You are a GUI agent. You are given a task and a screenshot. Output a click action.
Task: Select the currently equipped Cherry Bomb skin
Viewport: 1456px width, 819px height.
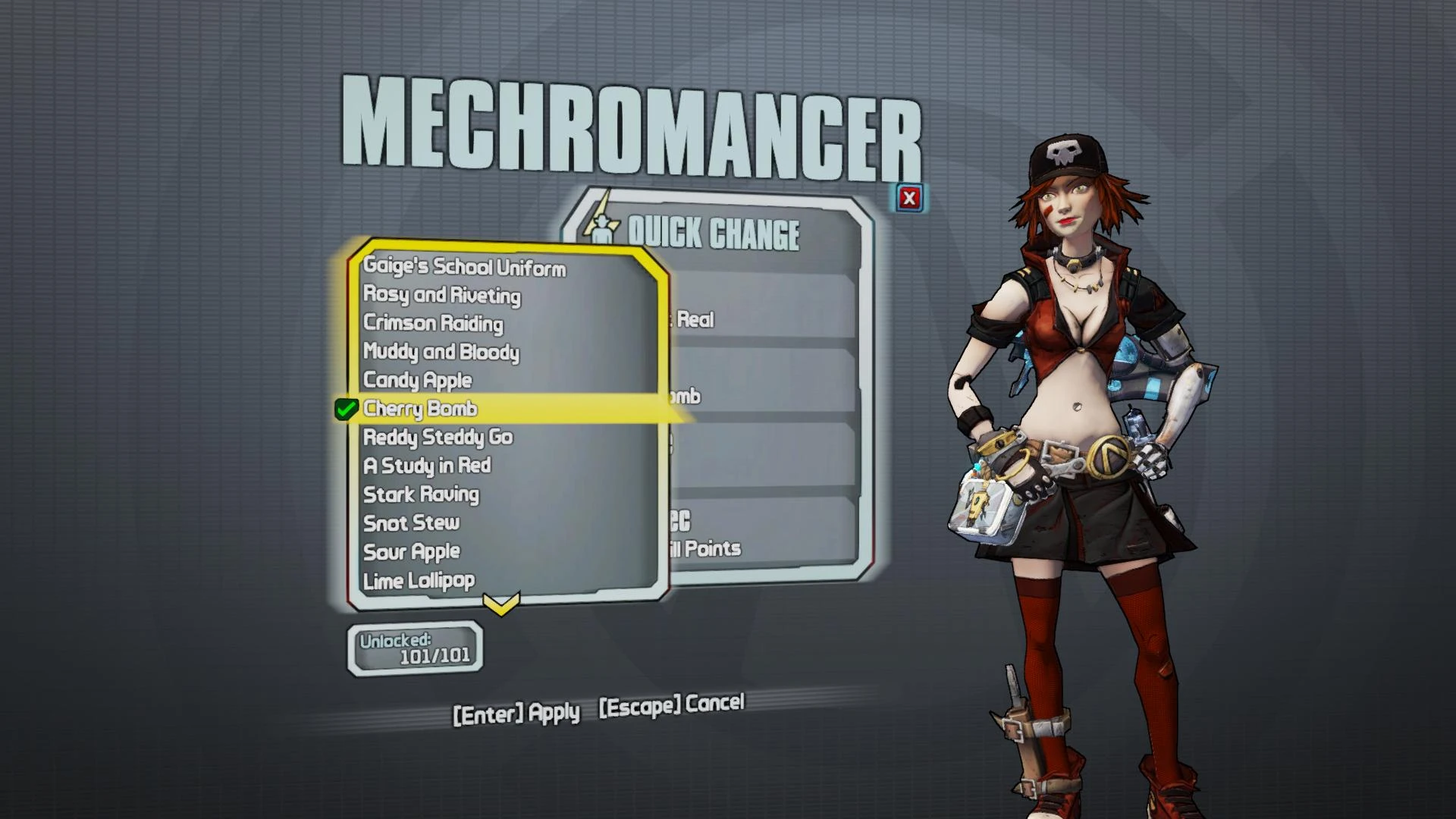tap(422, 409)
